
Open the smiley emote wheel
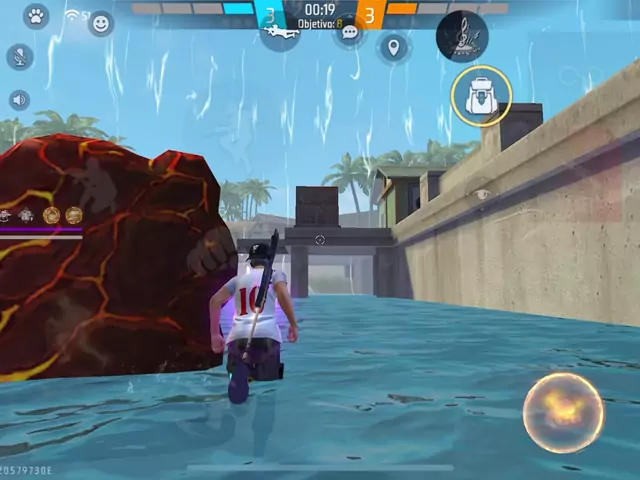[101, 23]
